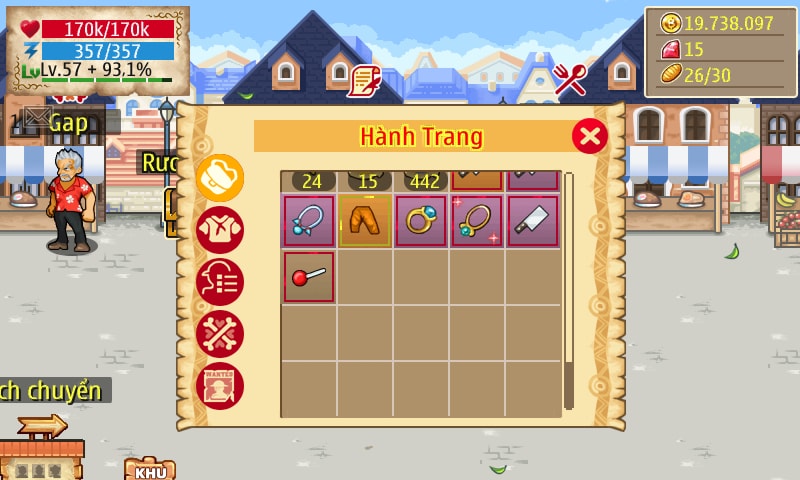Open the quest scroll icon
Viewport: 800px width, 480px height.
[x=364, y=80]
